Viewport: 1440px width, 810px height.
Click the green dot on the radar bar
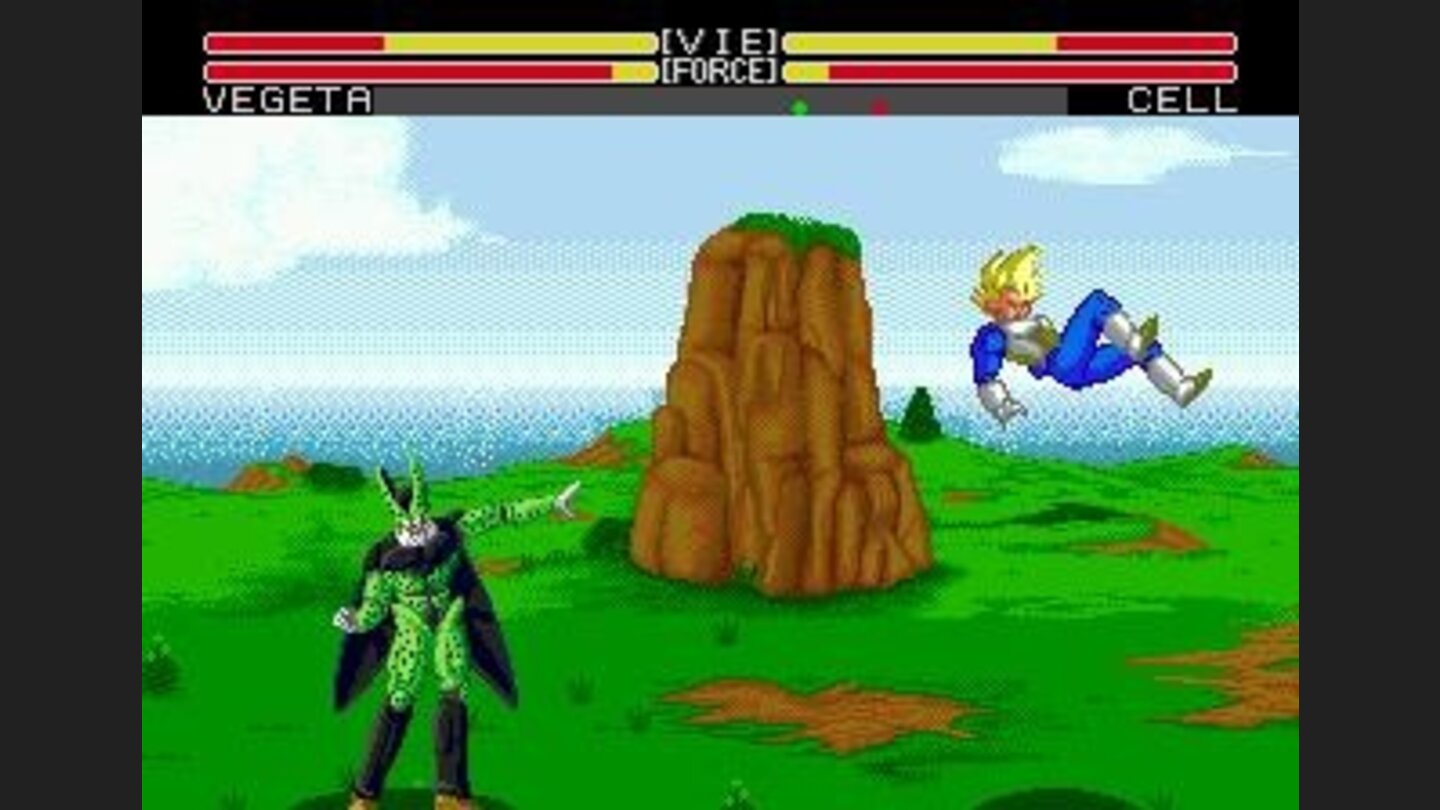pos(797,103)
